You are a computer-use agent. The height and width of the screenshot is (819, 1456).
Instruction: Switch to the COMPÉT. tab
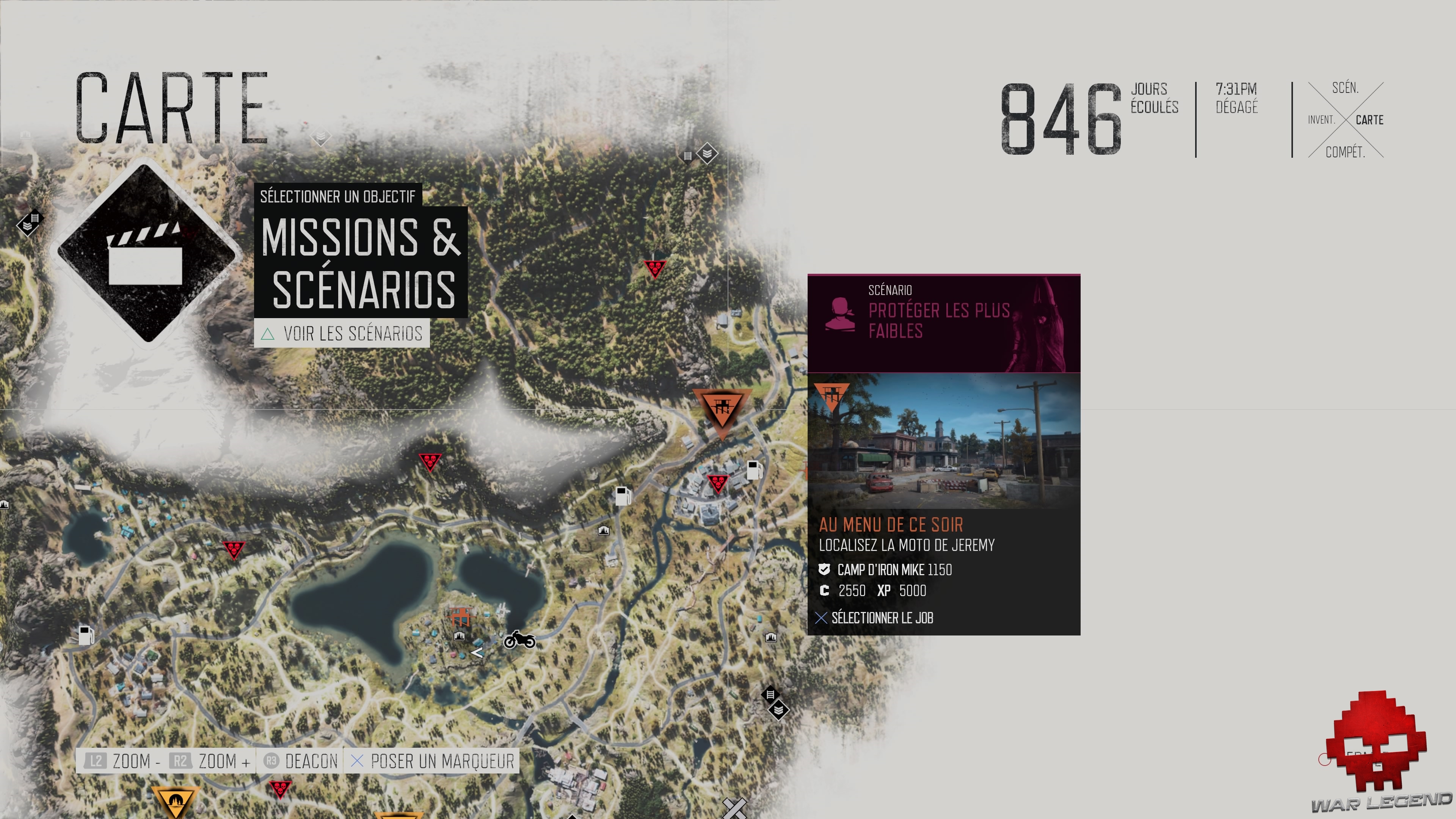[1346, 152]
